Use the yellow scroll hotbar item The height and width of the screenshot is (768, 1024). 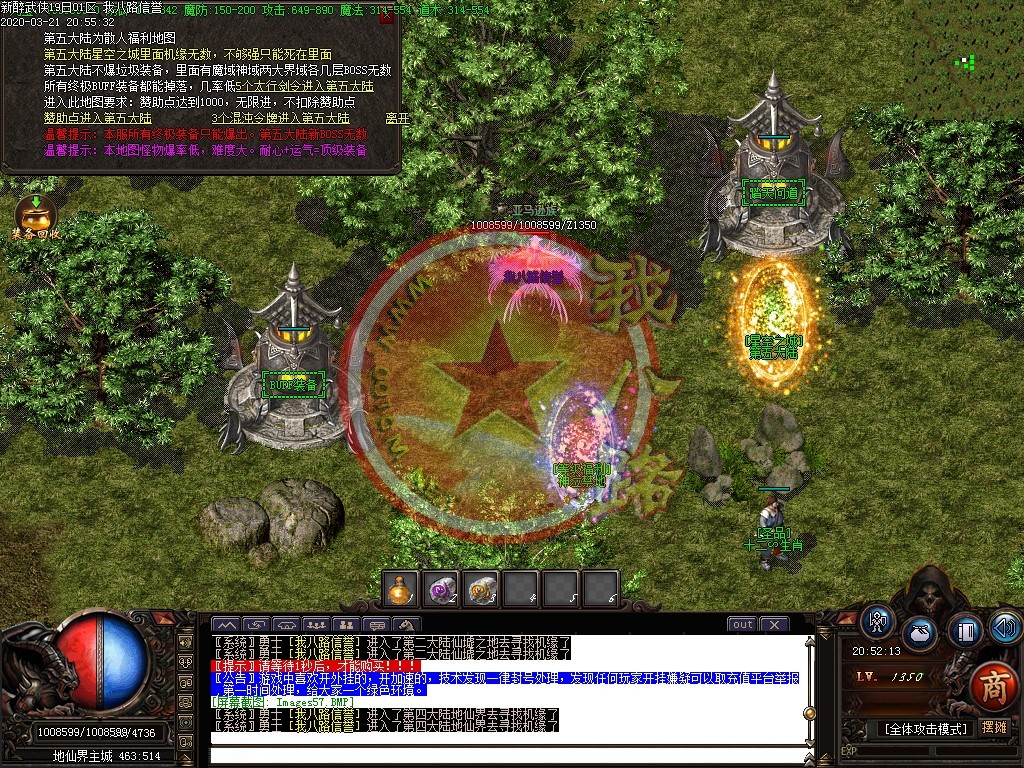[x=481, y=590]
